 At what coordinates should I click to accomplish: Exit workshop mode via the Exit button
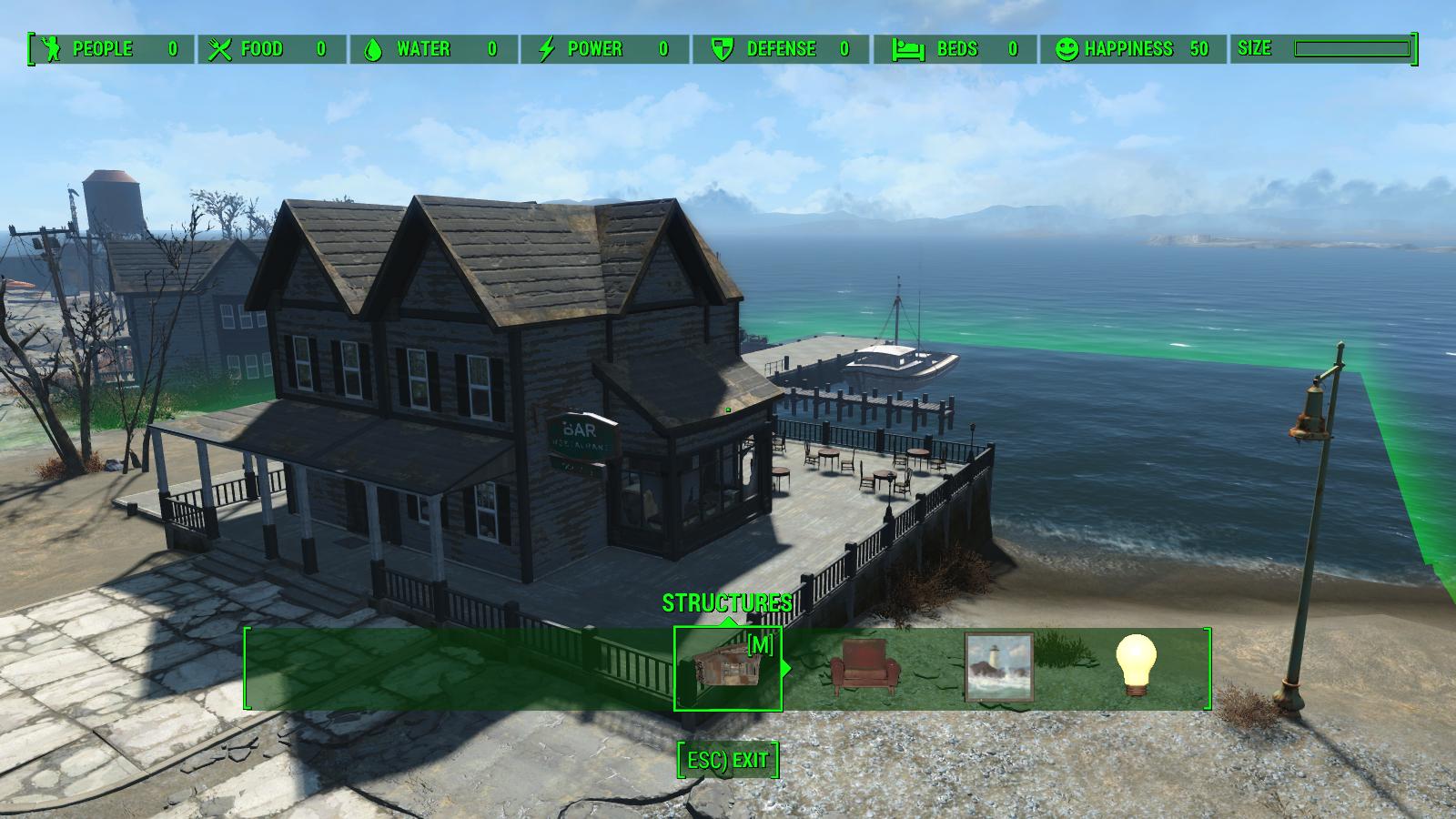pos(728,760)
